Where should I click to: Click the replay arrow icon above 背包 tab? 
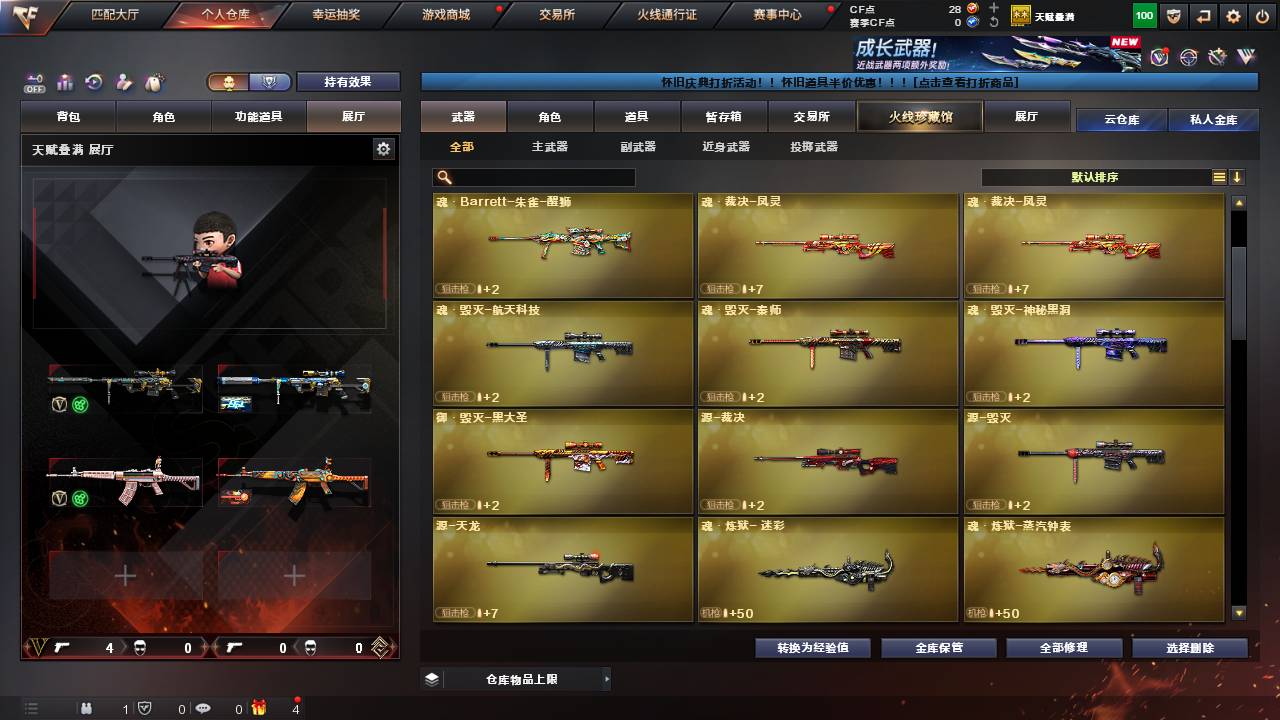click(x=92, y=82)
